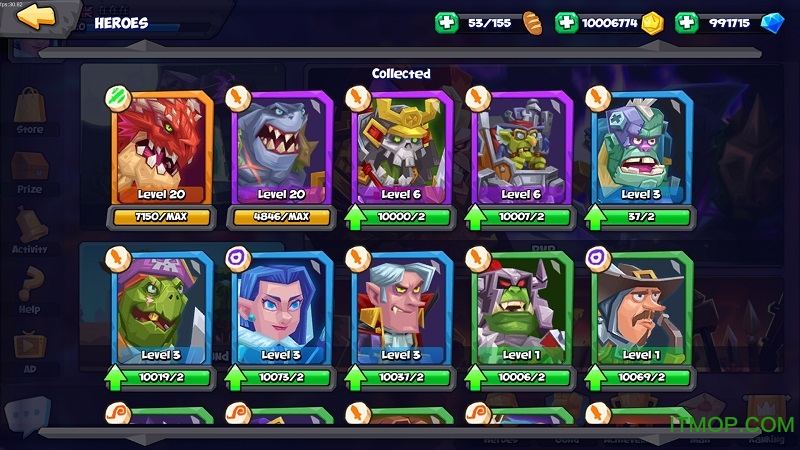Image resolution: width=800 pixels, height=450 pixels.
Task: Buy more gold coins with green plus
Action: [x=566, y=23]
